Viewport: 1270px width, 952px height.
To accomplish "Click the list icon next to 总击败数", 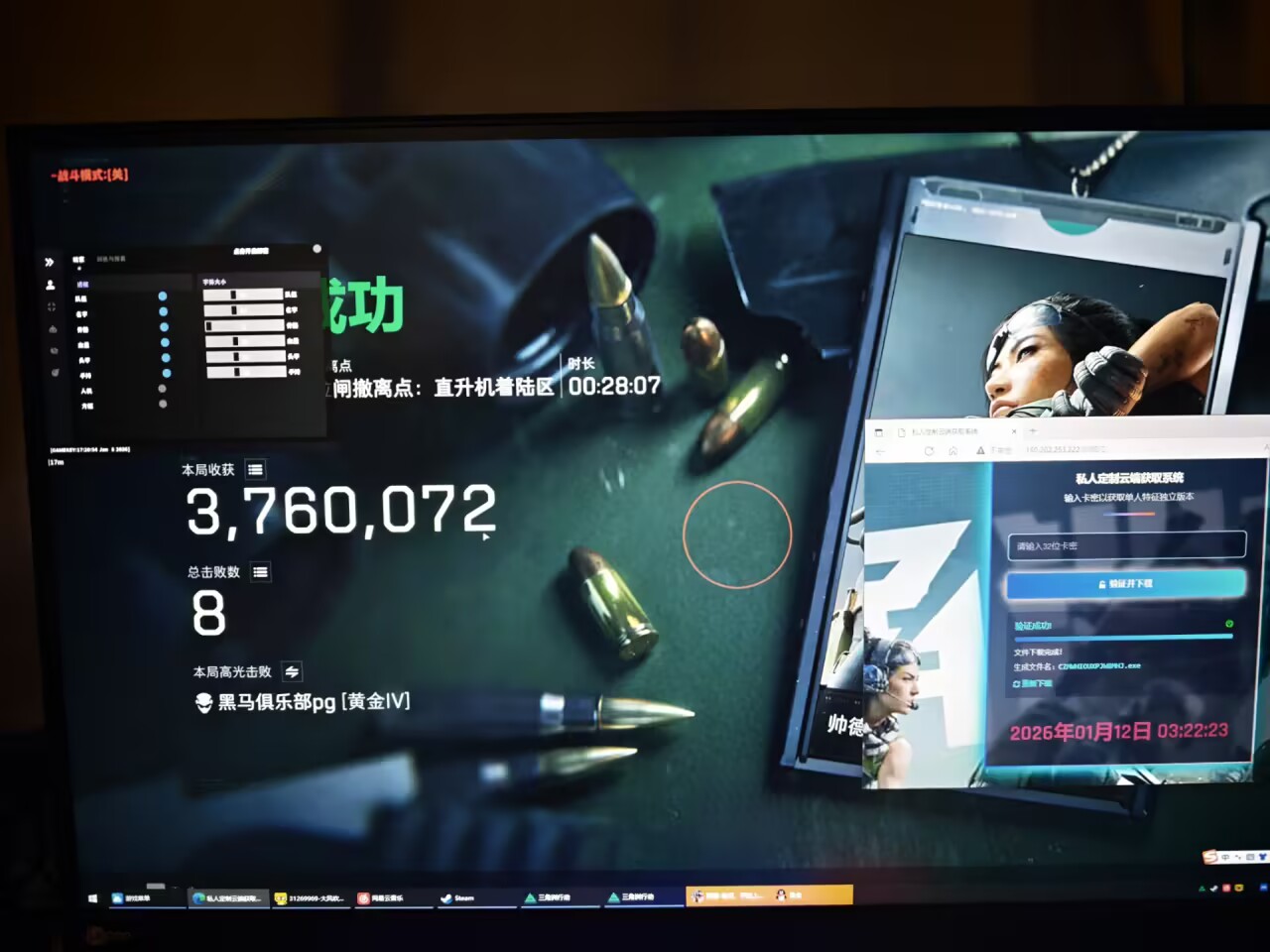I will click(260, 572).
